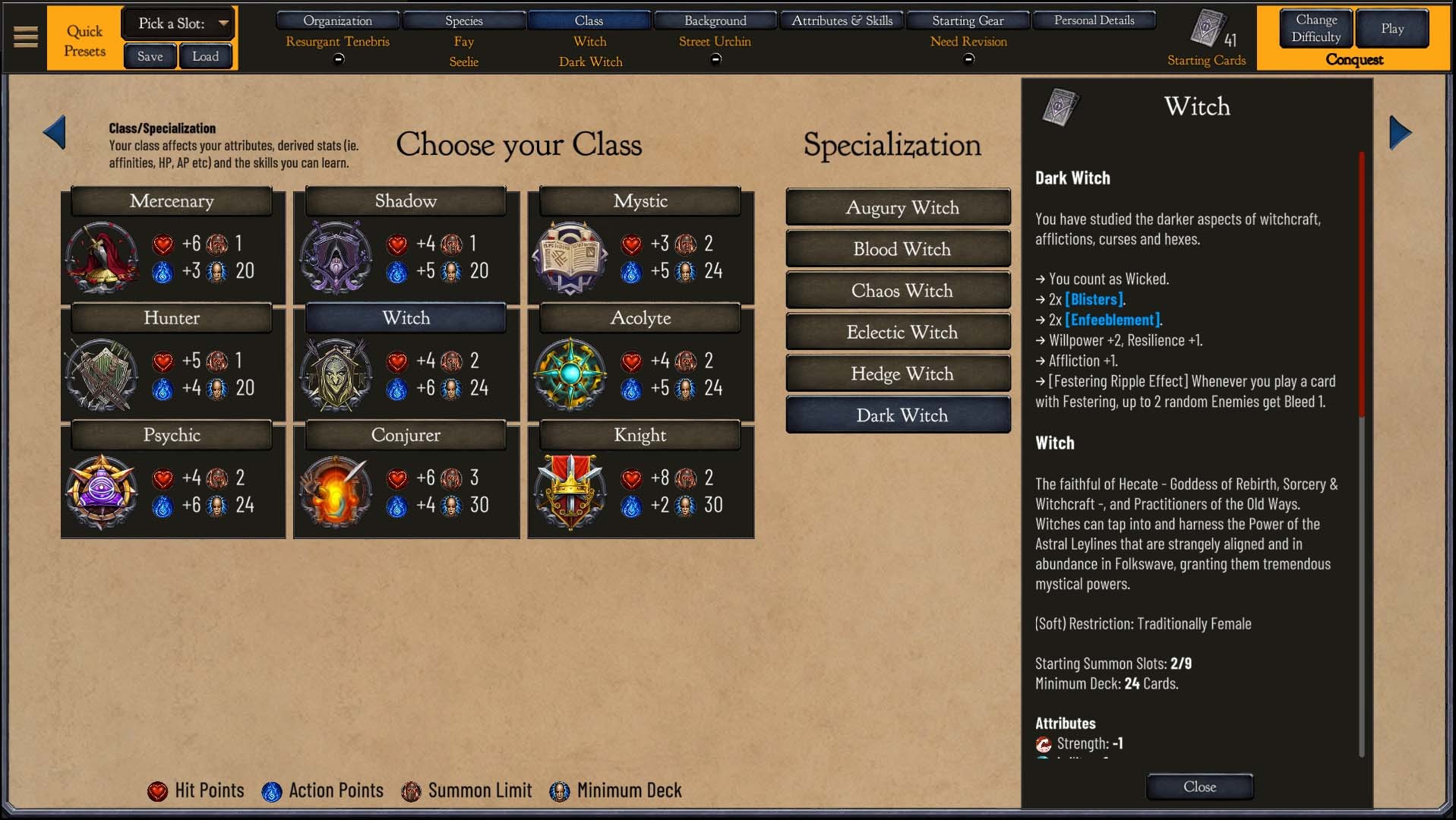1456x820 pixels.
Task: Open the hamburger menu
Action: 26,36
